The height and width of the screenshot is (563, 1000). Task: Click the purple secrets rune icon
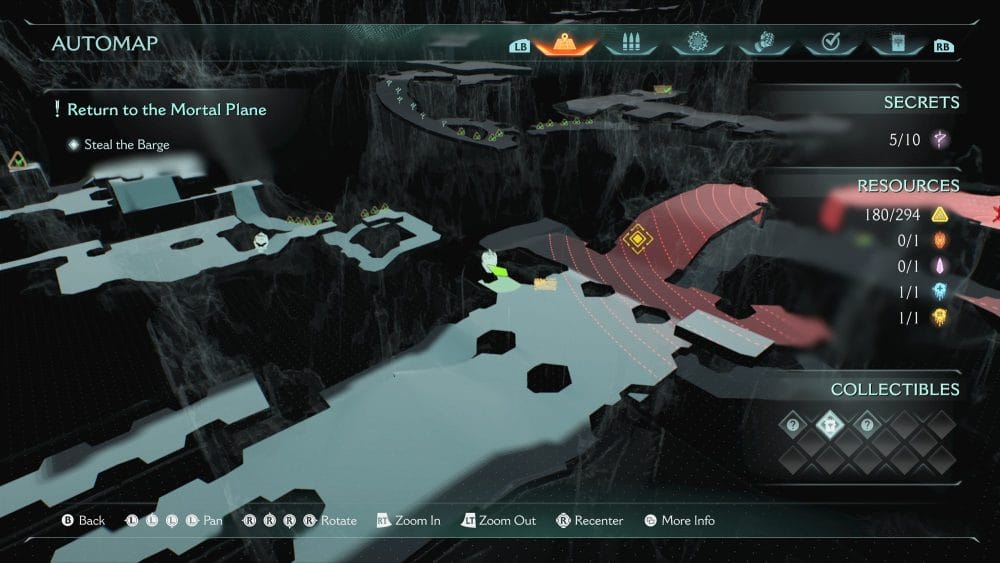pos(939,140)
